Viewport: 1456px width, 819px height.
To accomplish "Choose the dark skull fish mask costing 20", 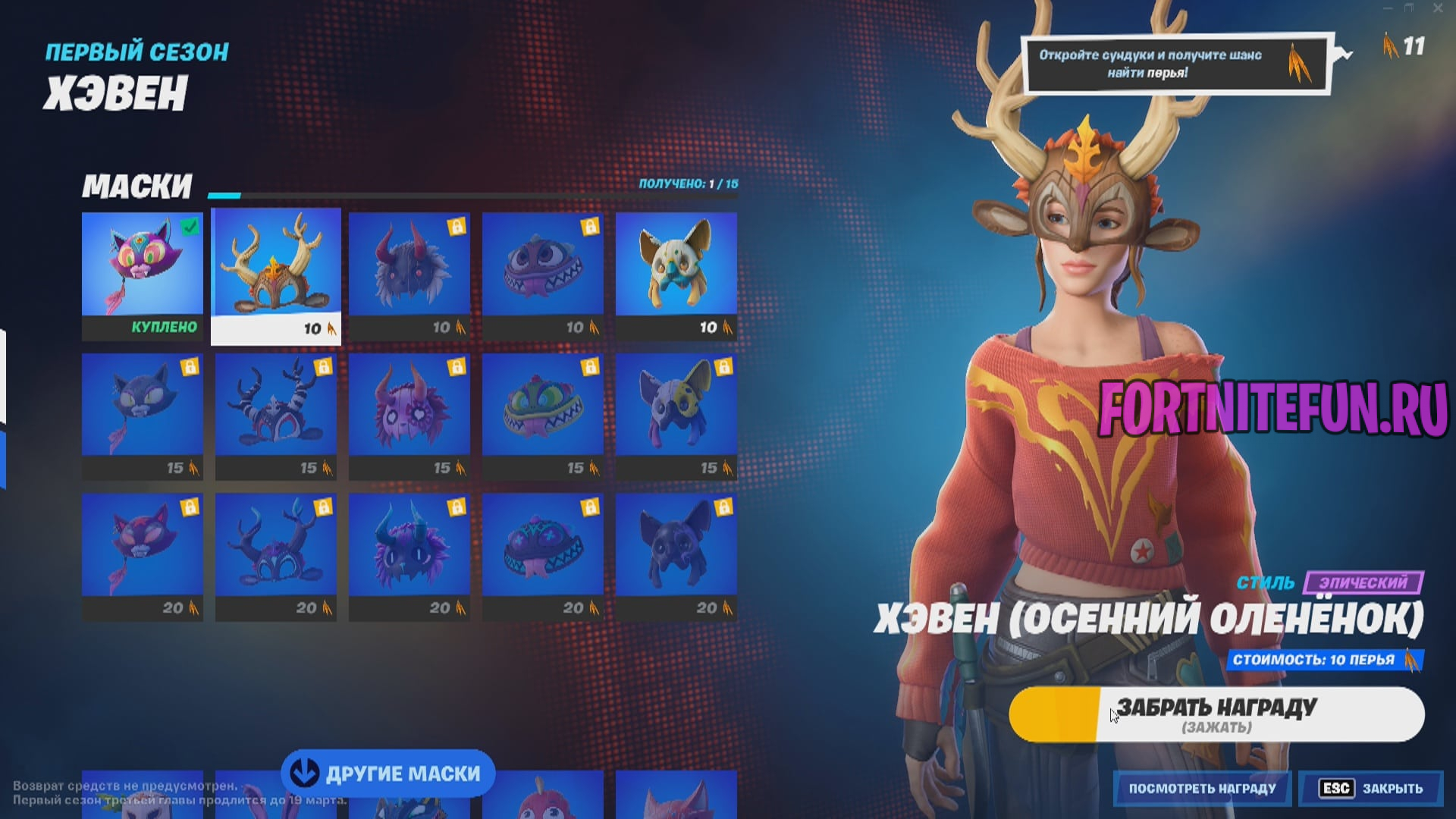I will [x=543, y=546].
